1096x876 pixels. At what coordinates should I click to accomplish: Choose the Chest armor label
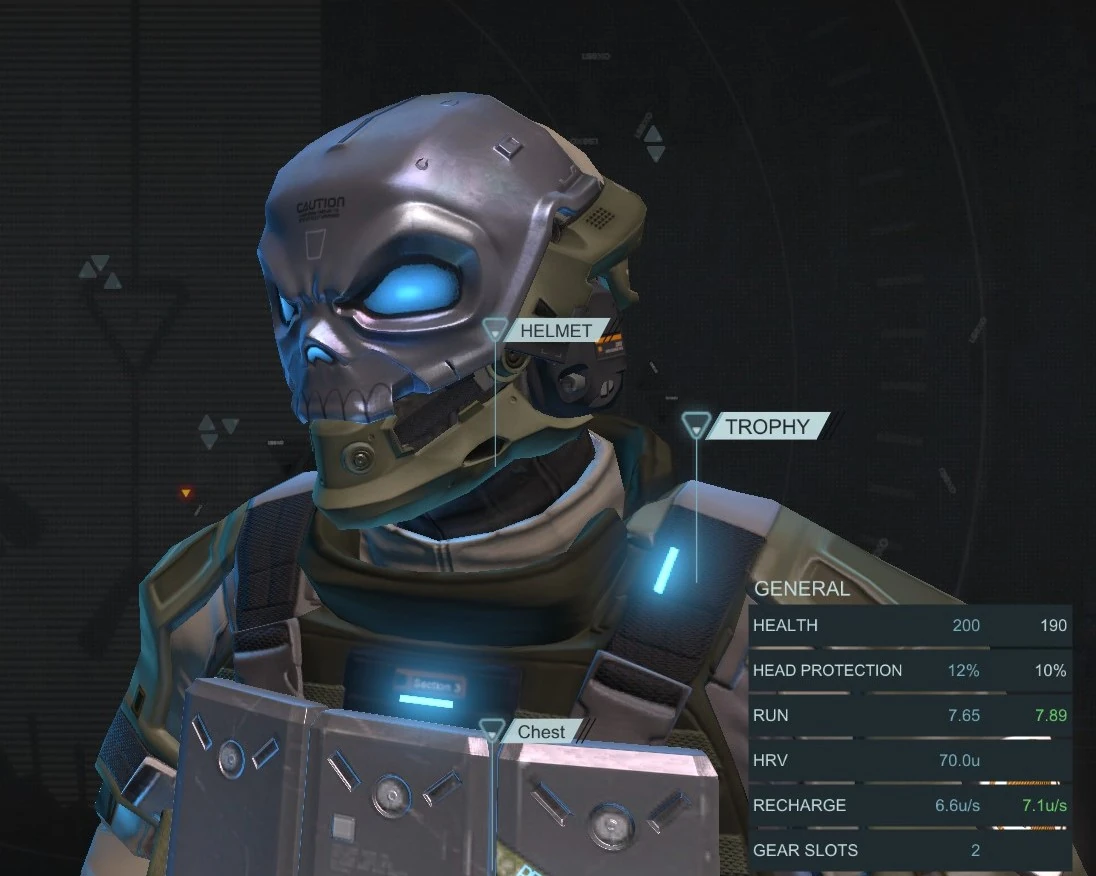coord(541,732)
